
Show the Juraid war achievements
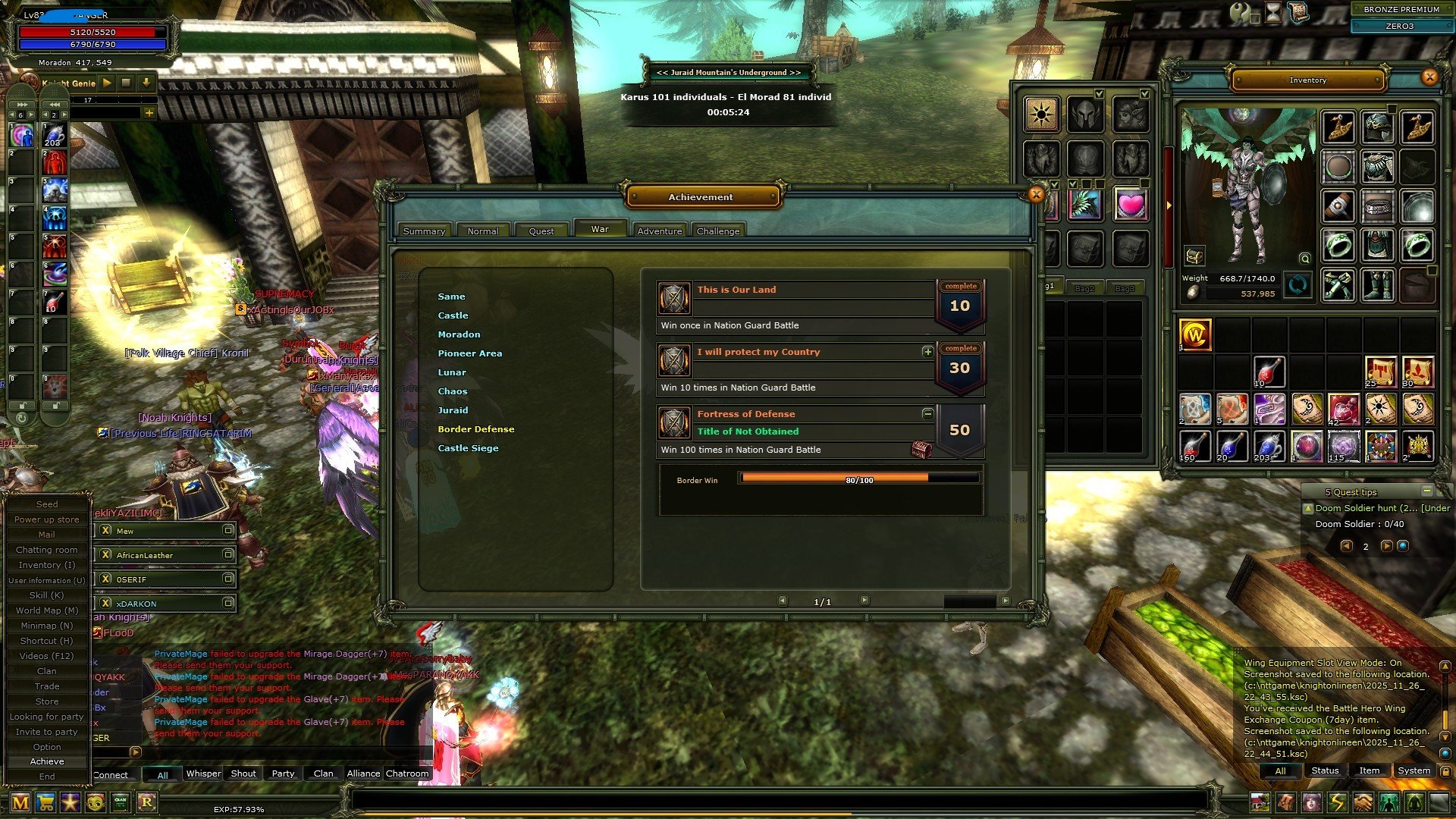453,410
